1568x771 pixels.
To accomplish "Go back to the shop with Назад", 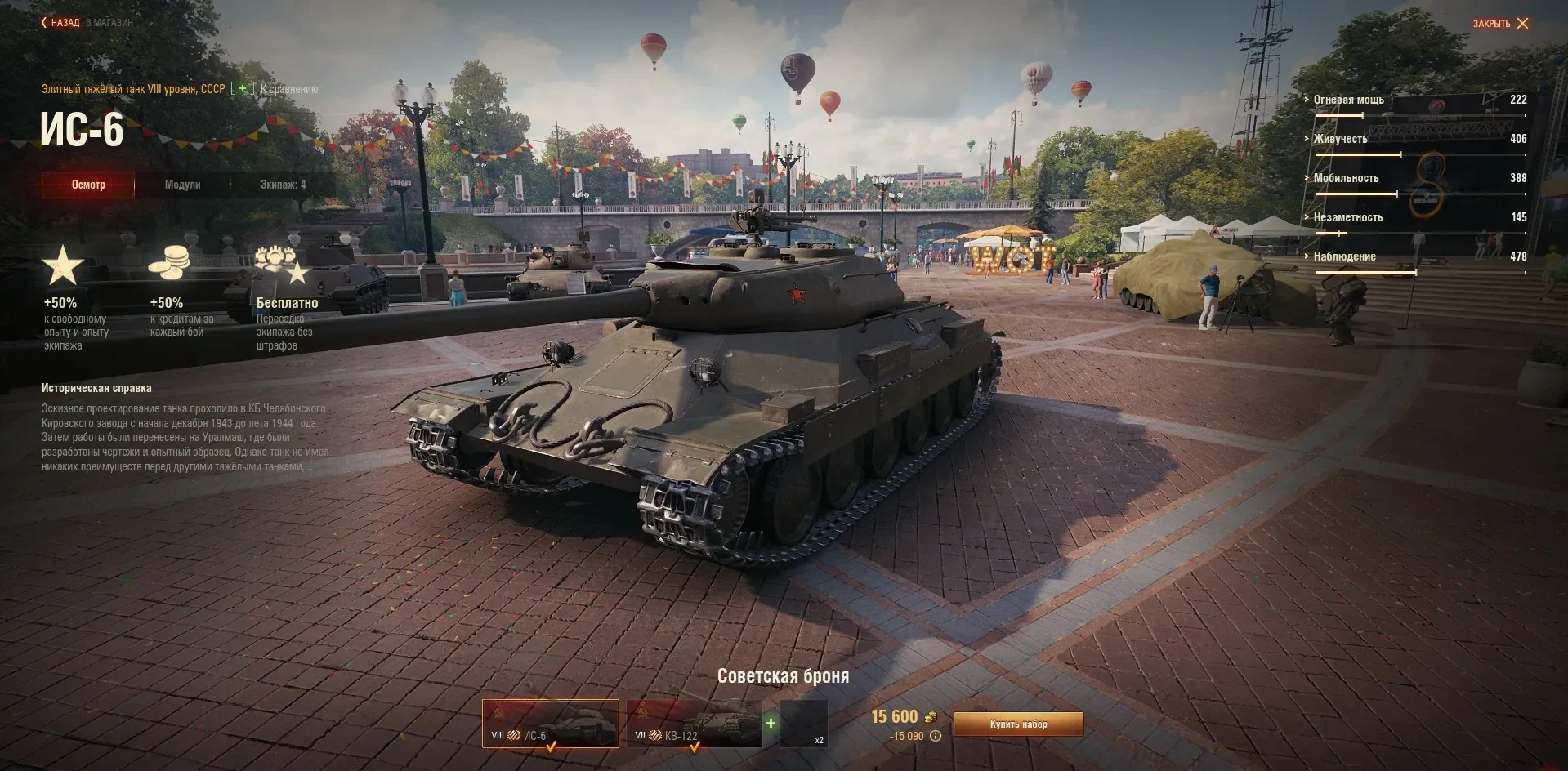I will click(x=61, y=23).
